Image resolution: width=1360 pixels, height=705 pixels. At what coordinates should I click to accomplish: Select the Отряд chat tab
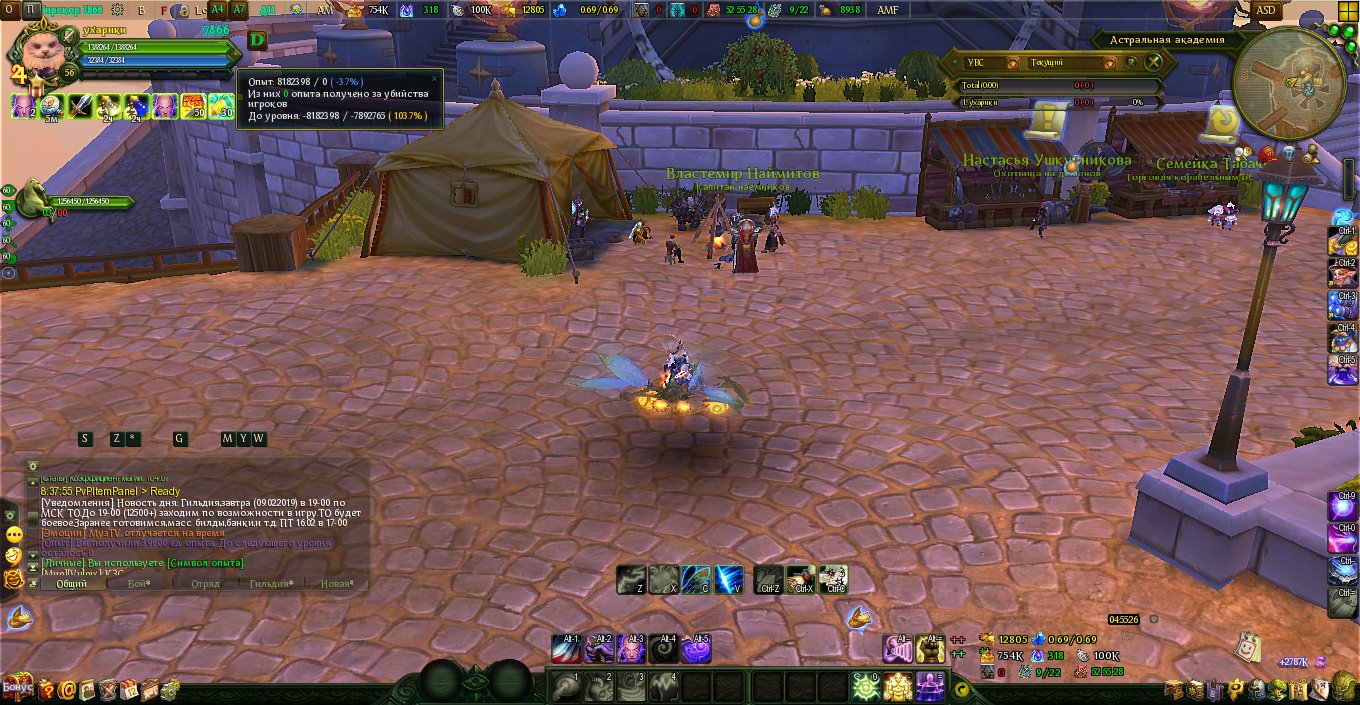[x=205, y=584]
